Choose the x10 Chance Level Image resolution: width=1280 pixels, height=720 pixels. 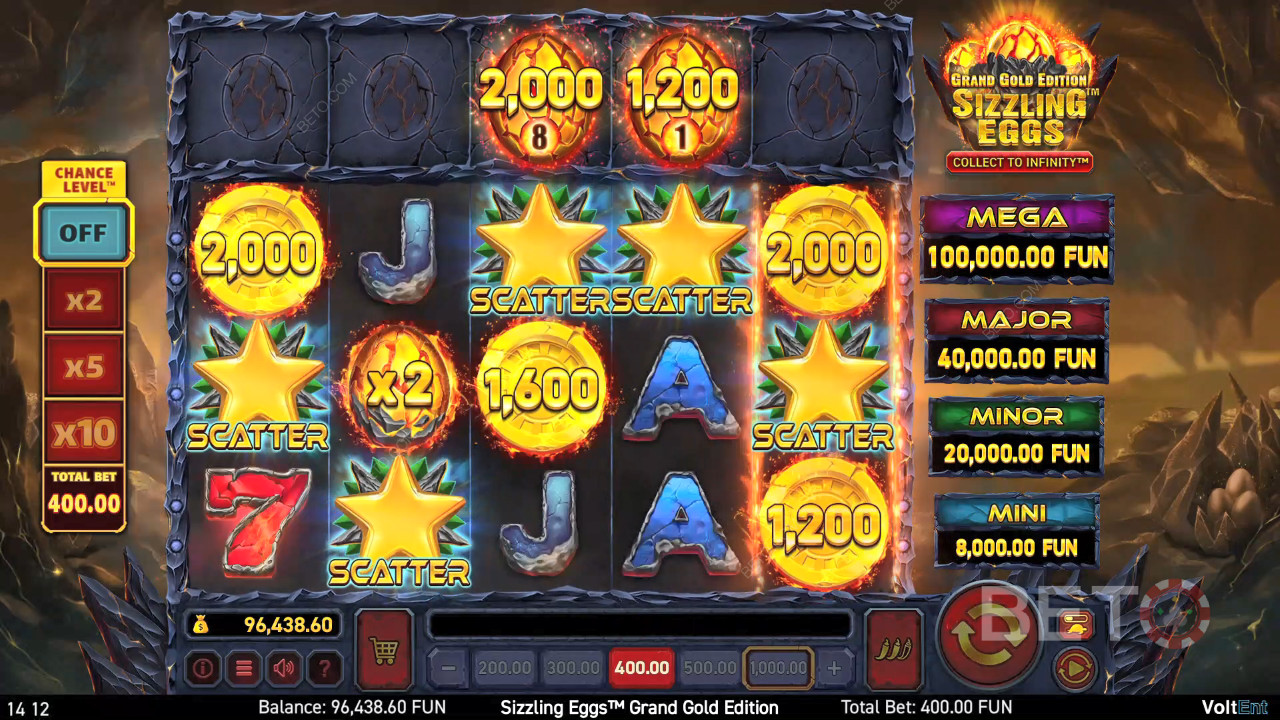83,432
